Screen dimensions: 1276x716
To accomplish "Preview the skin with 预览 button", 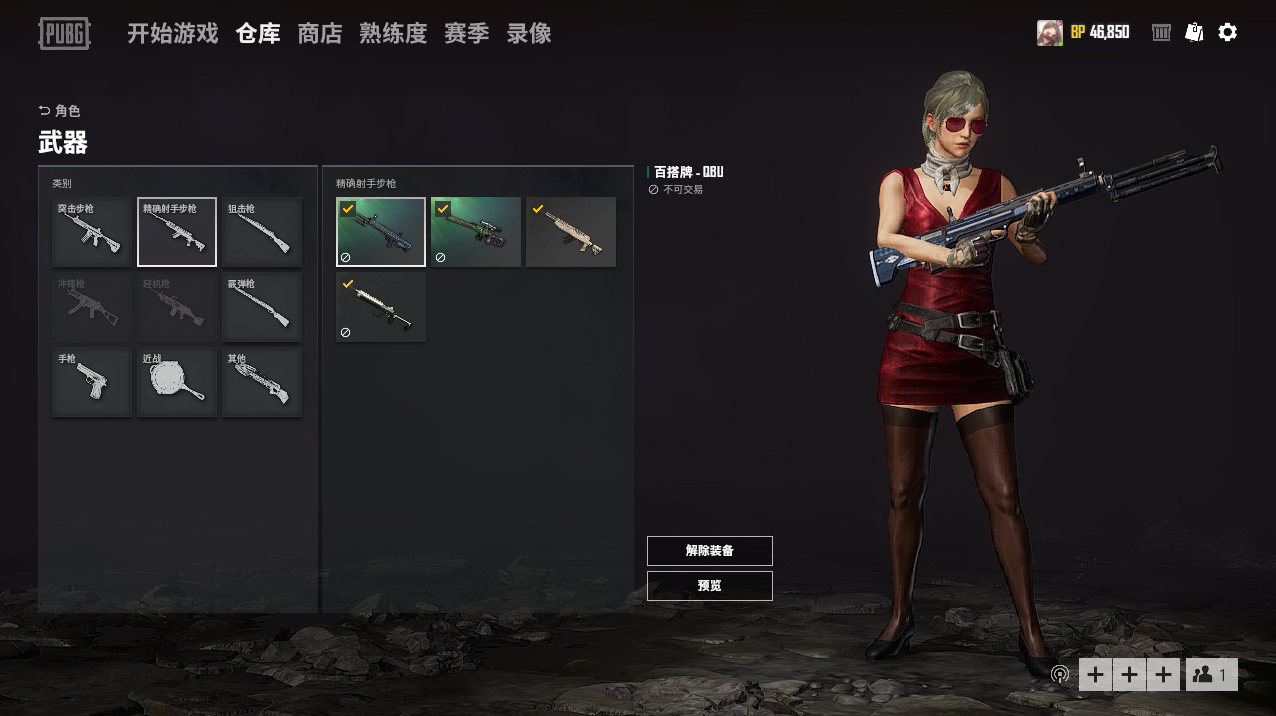I will 710,586.
